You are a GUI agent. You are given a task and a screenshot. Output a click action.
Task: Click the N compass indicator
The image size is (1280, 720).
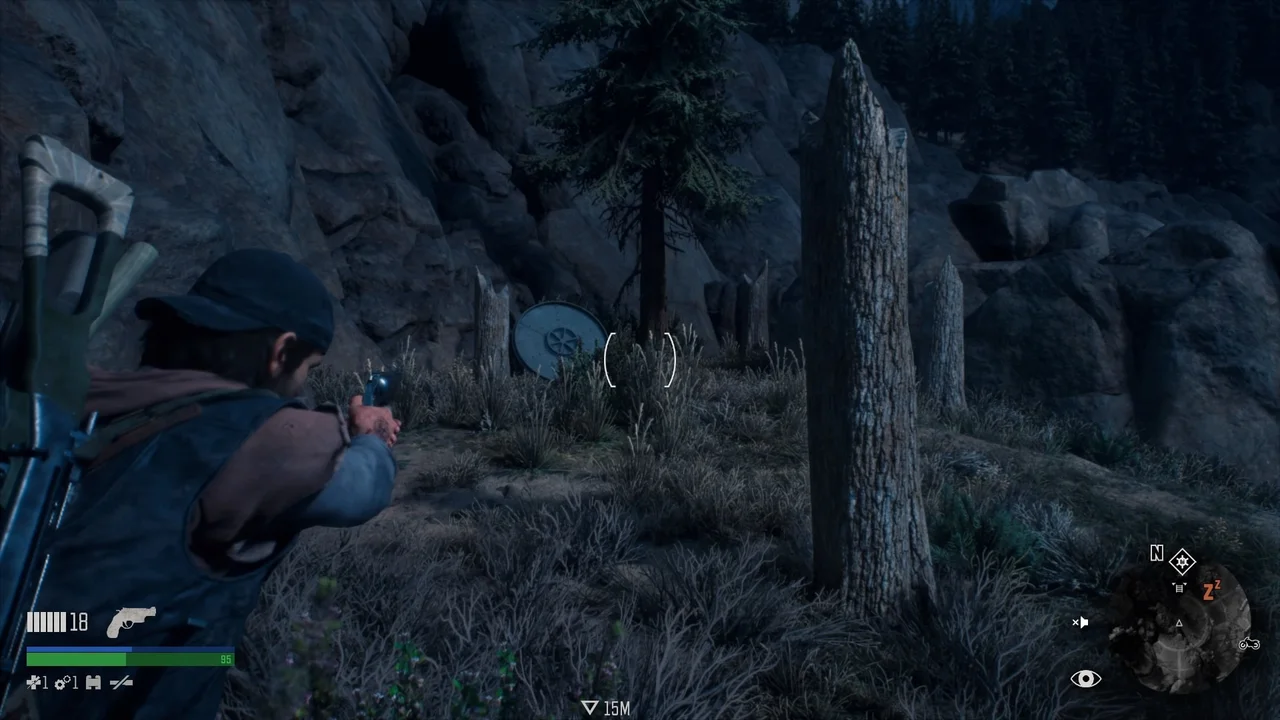tap(1157, 553)
